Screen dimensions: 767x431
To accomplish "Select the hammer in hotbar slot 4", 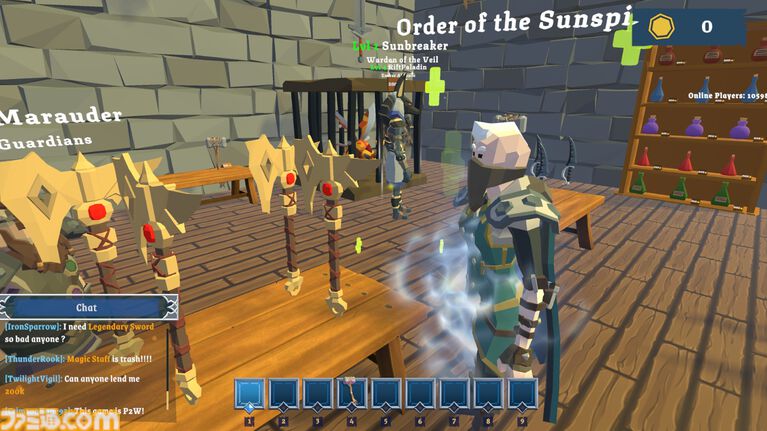I will [x=352, y=393].
